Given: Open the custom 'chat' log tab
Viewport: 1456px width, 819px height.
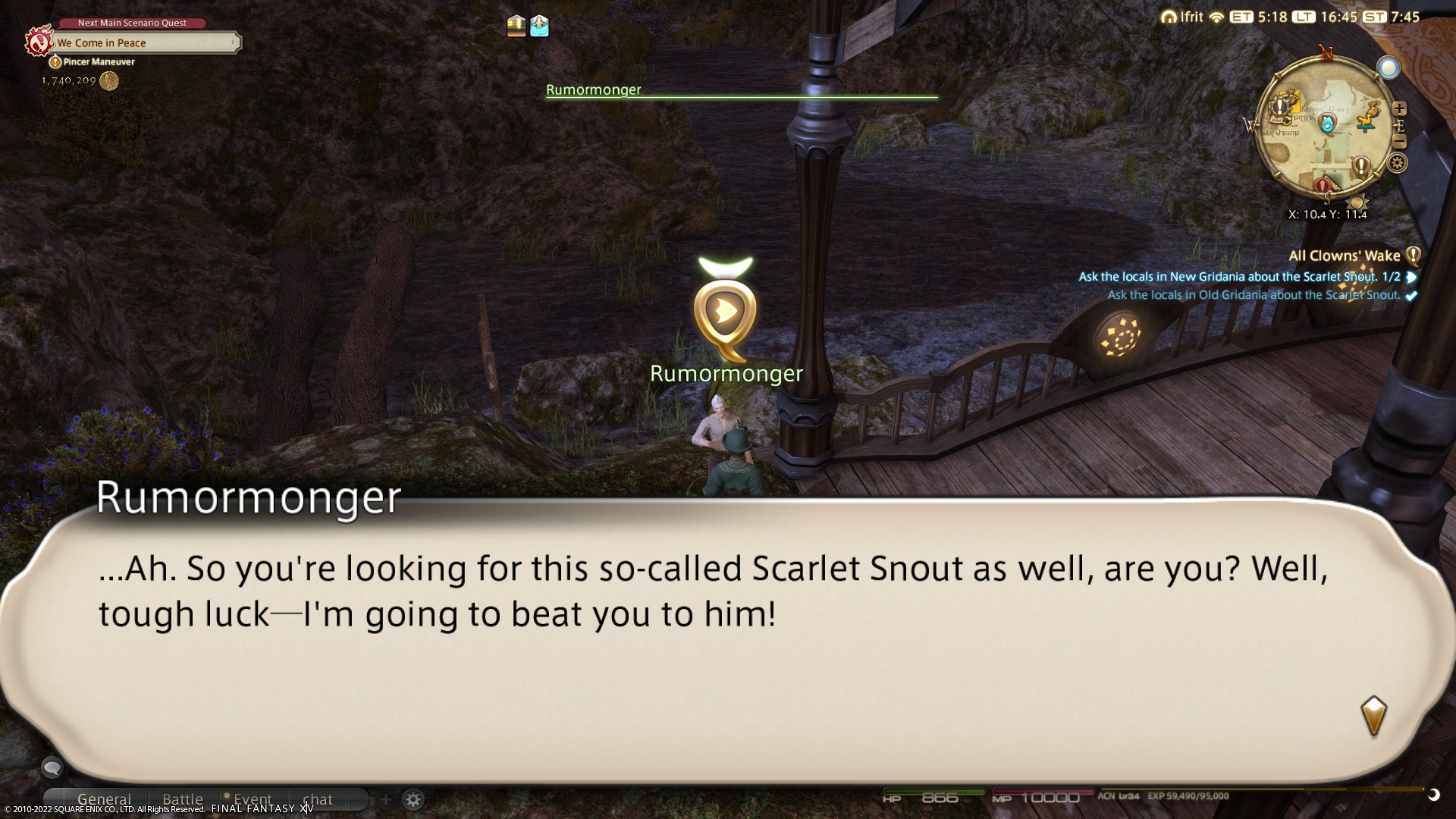Looking at the screenshot, I should tap(318, 799).
